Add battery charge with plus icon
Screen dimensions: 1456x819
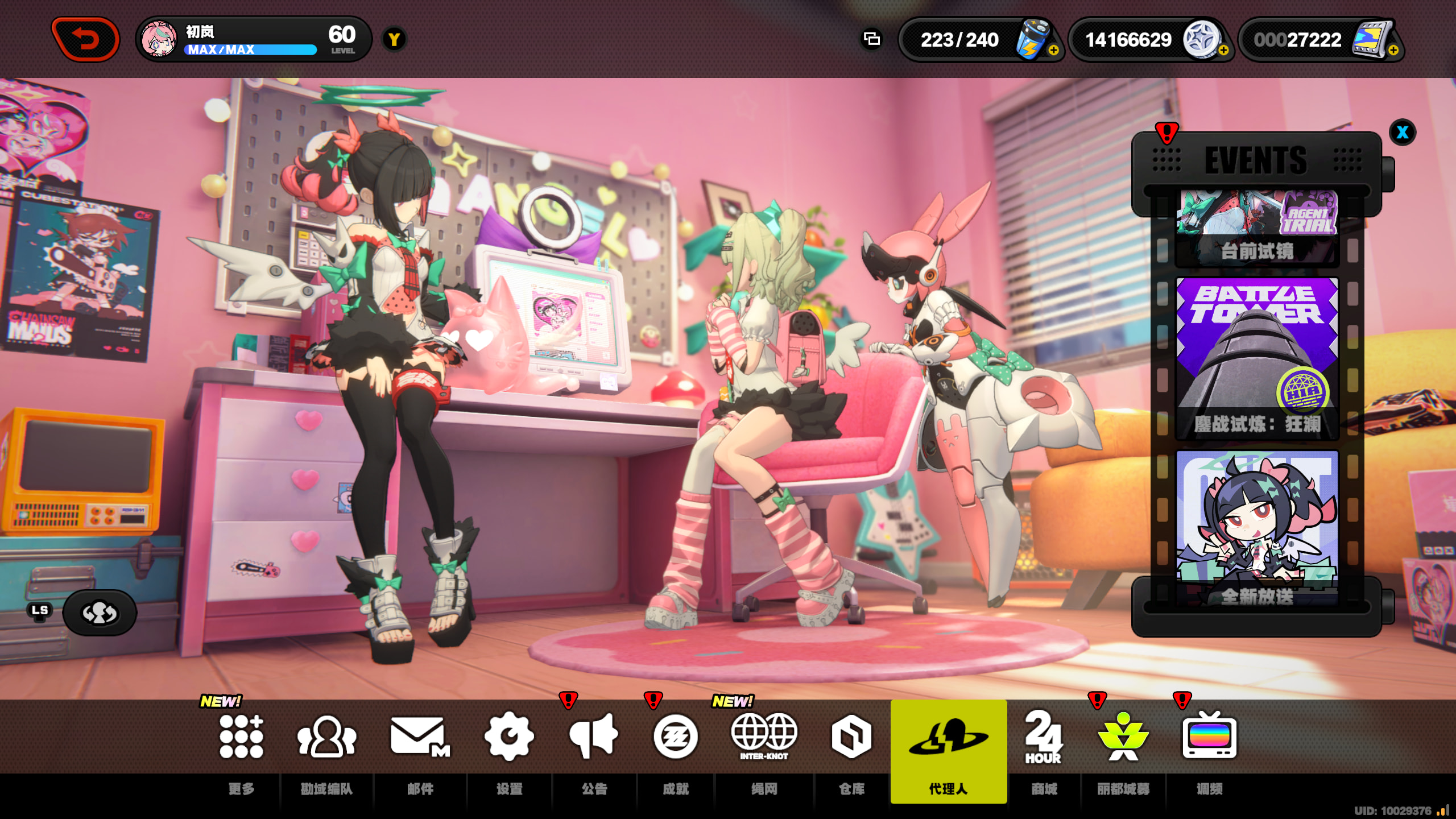coord(1053,51)
